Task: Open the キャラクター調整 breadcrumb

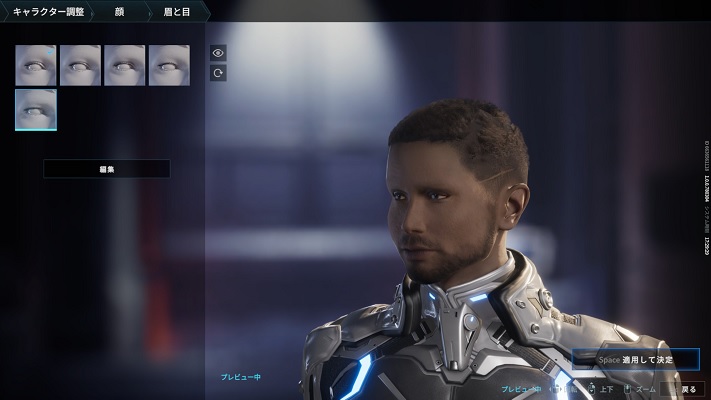Action: pyautogui.click(x=46, y=11)
